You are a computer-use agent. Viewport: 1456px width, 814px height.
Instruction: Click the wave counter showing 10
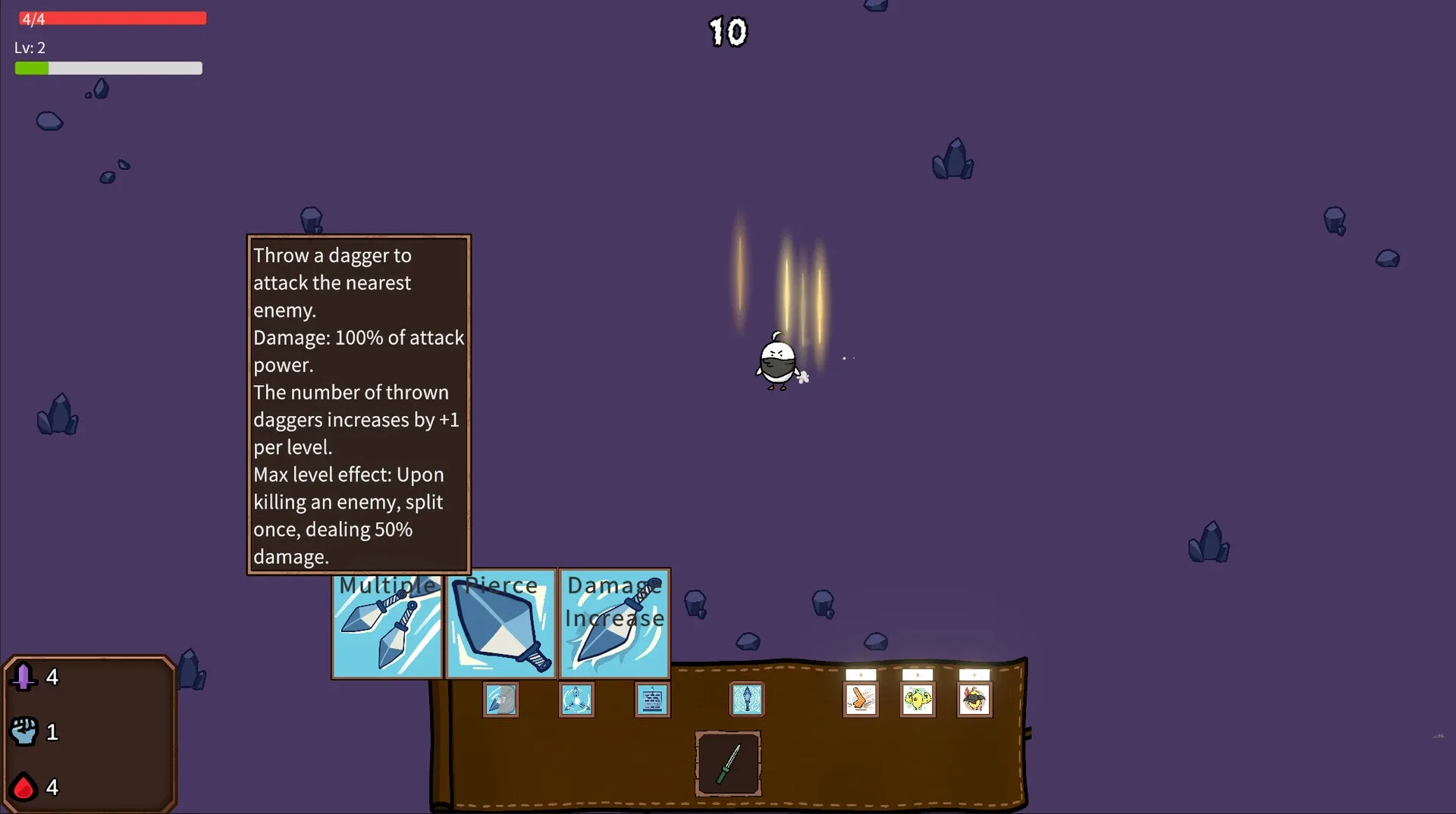(x=726, y=32)
